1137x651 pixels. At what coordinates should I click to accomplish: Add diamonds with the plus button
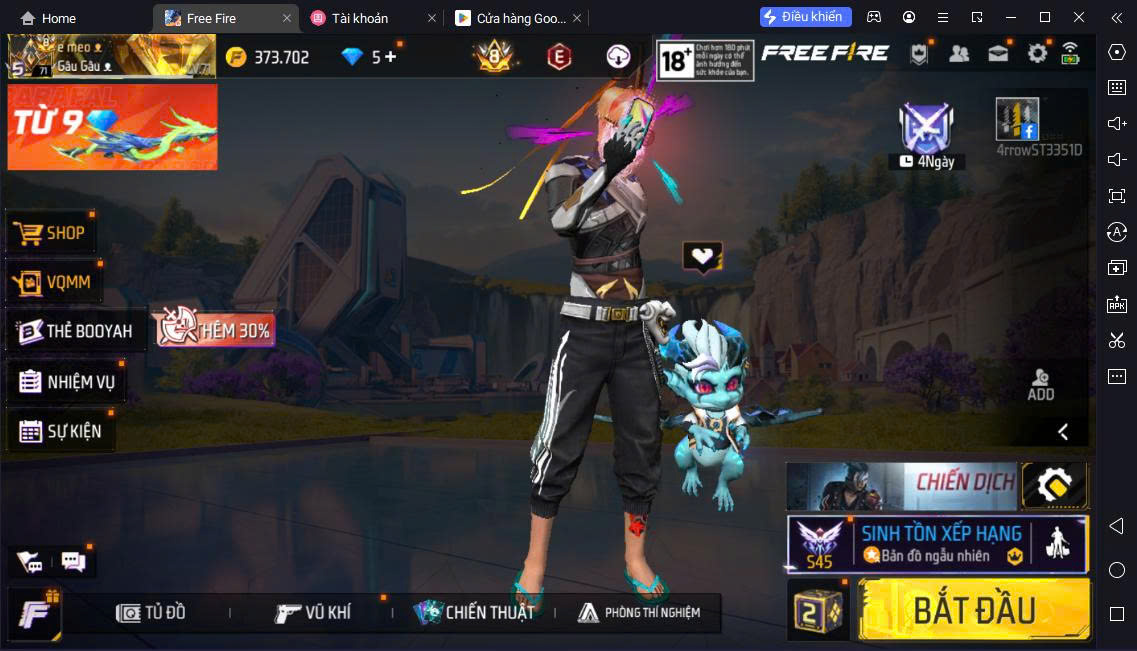(390, 57)
